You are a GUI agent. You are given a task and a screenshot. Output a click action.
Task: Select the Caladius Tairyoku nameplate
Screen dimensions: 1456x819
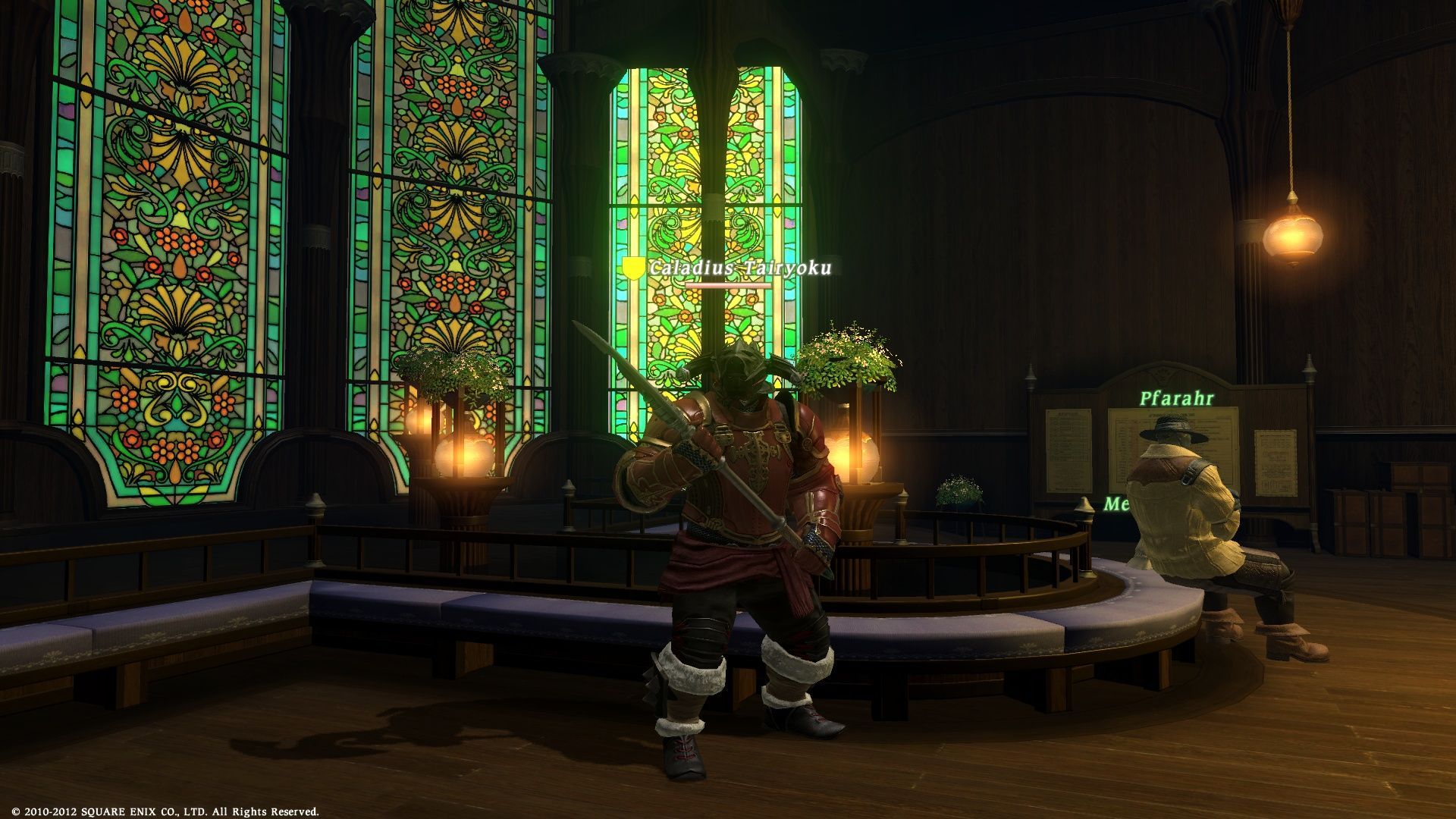739,268
